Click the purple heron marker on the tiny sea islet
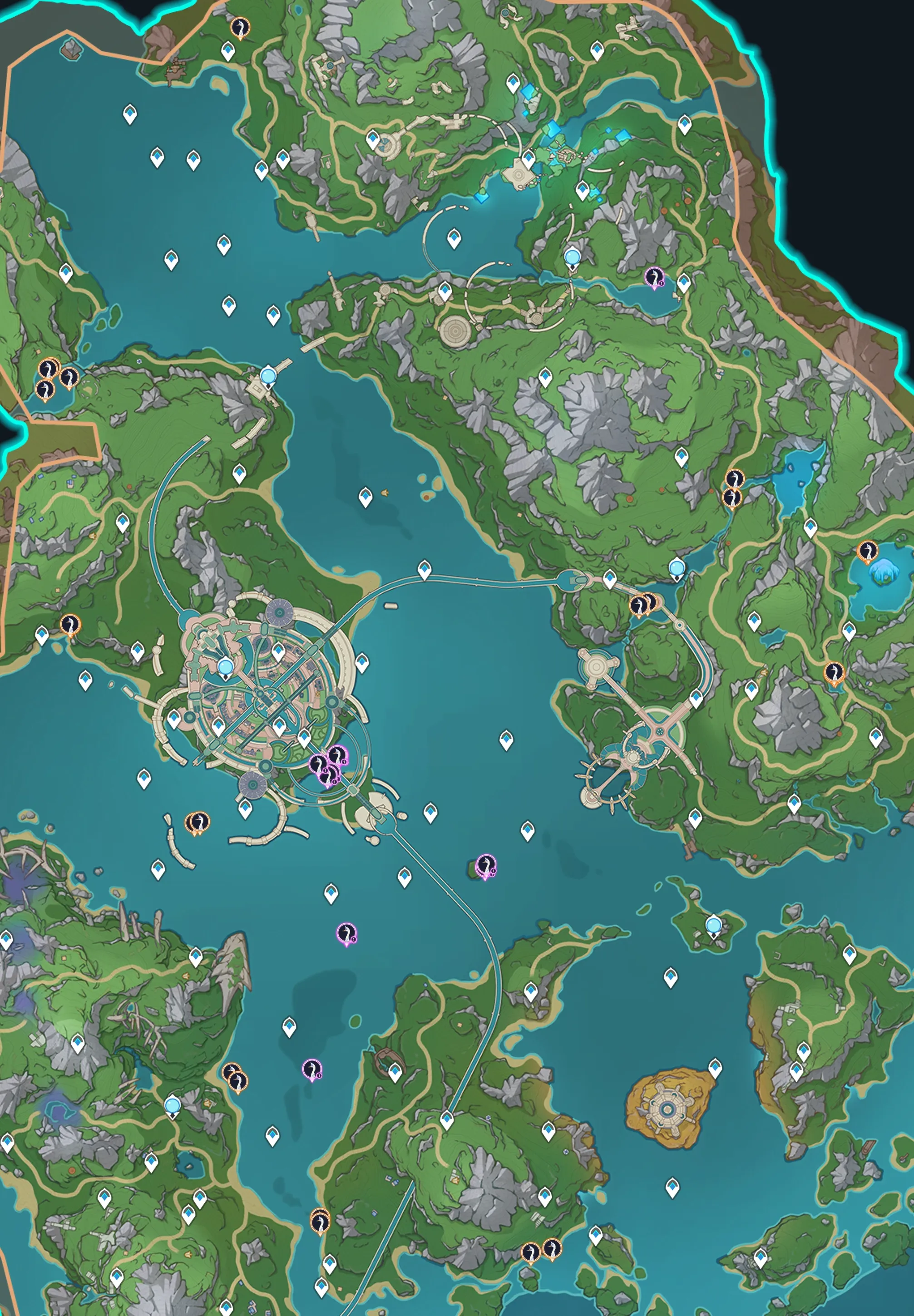 point(486,865)
